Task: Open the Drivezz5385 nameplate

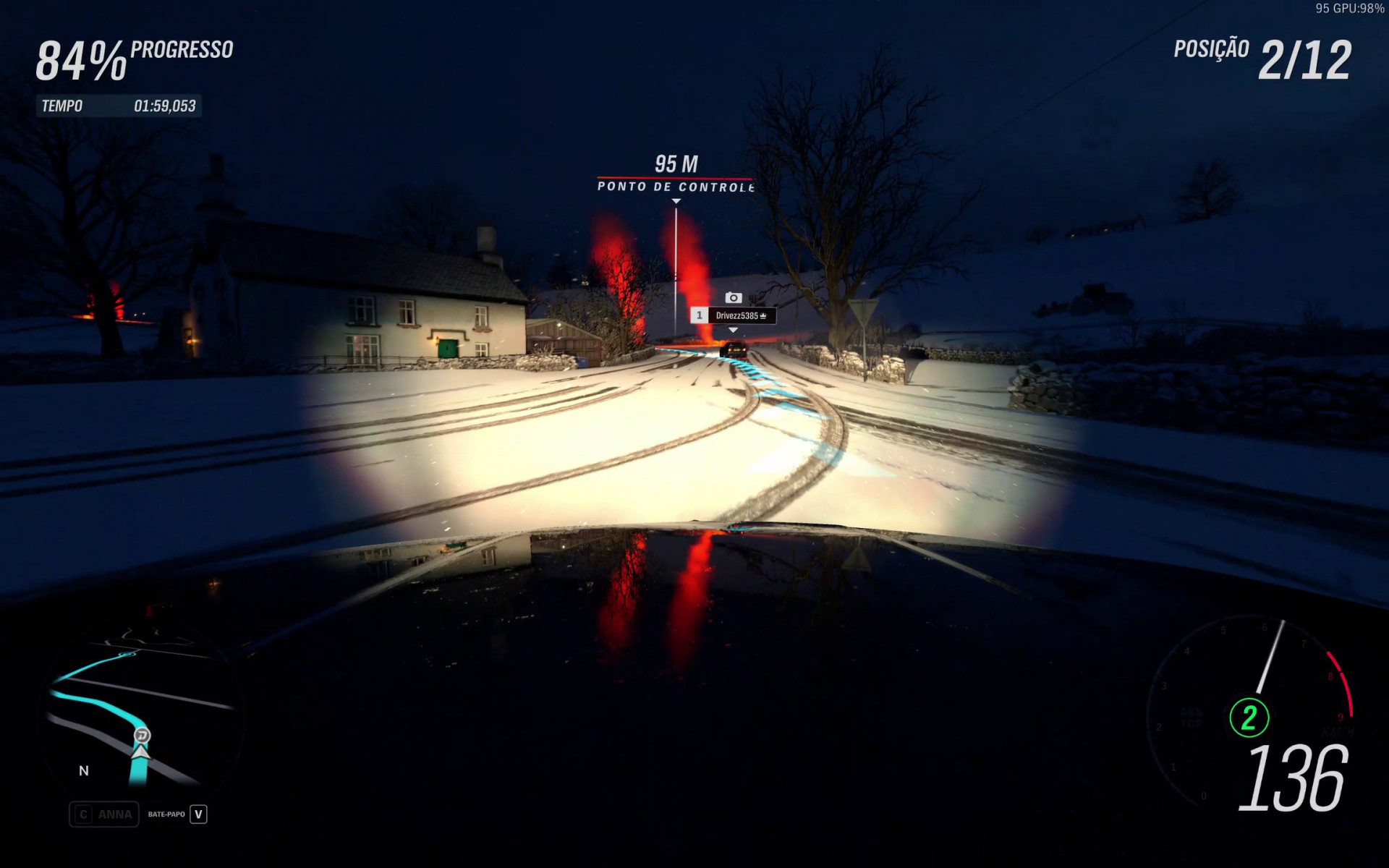Action: point(738,316)
